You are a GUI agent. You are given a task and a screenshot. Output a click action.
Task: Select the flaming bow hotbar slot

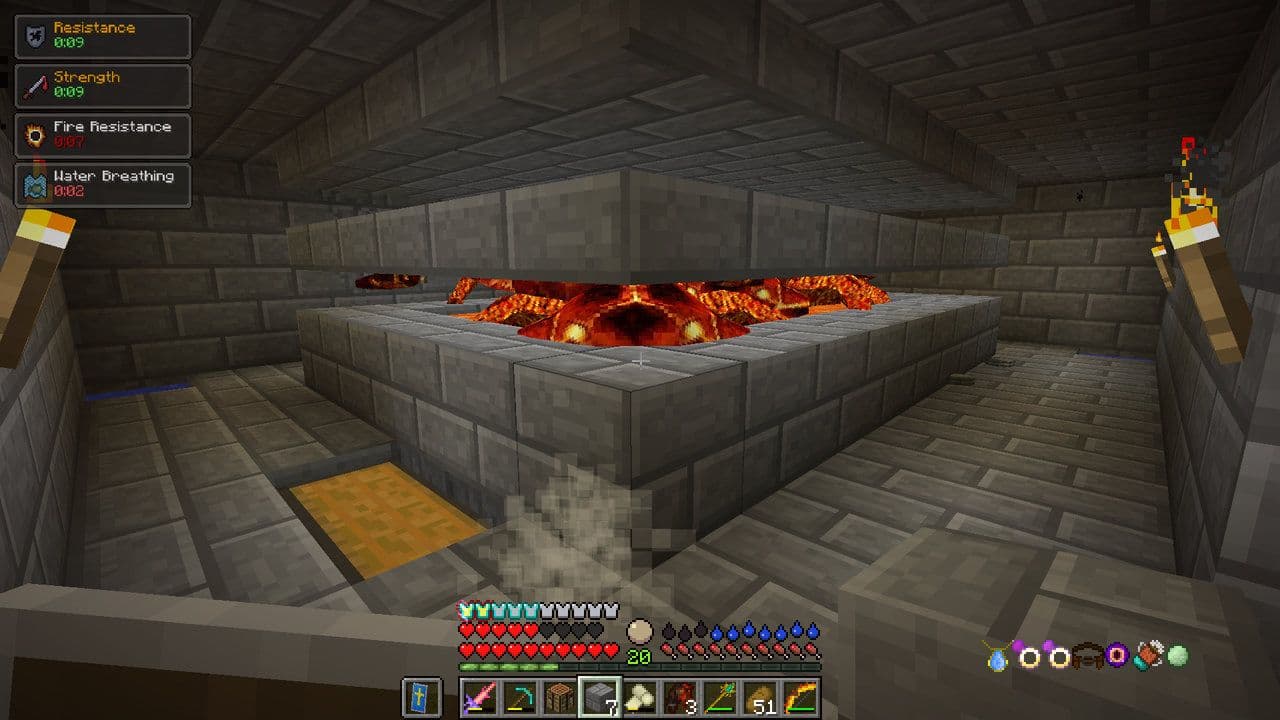pyautogui.click(x=800, y=697)
